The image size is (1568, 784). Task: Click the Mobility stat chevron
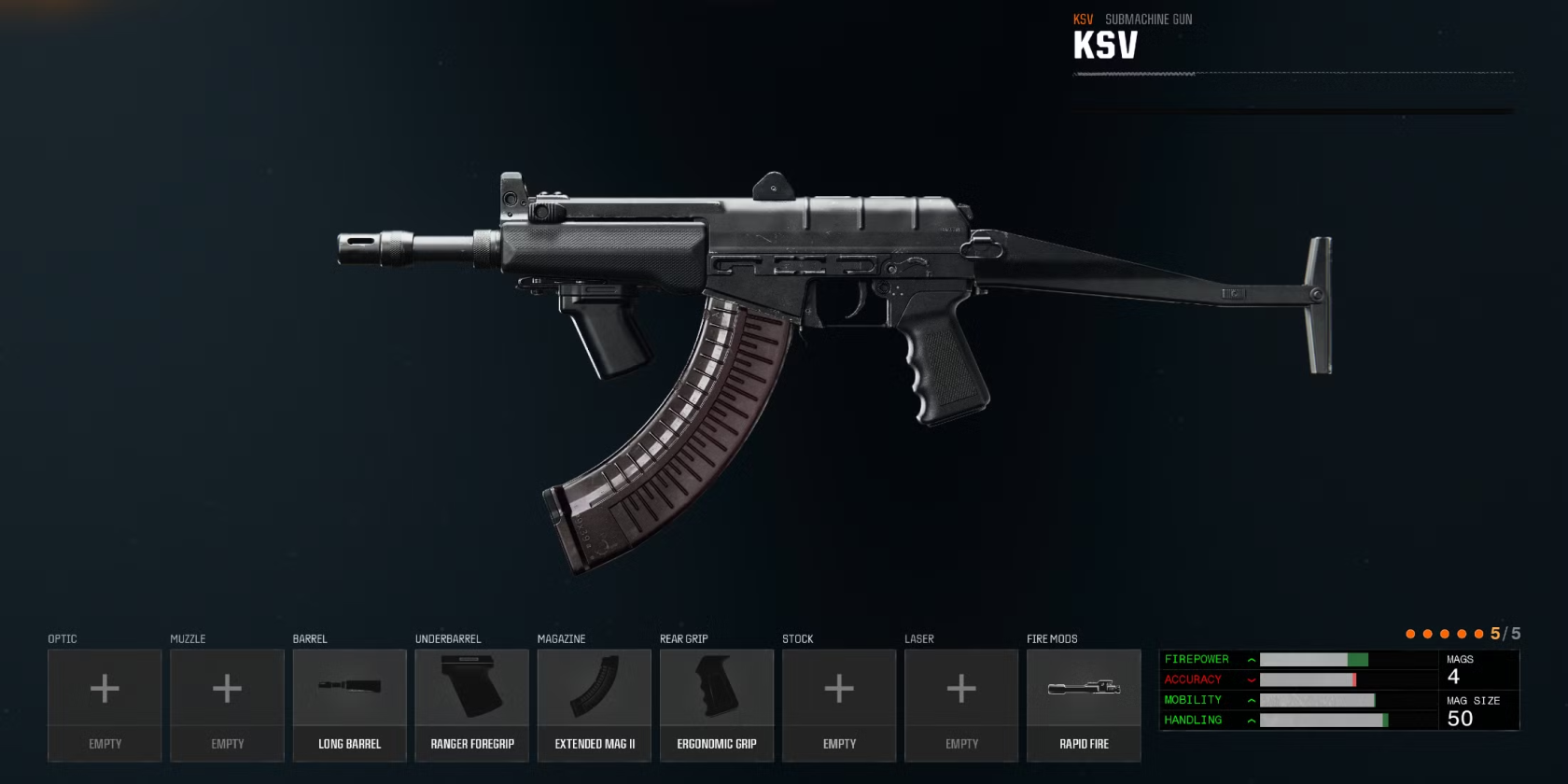click(1251, 700)
